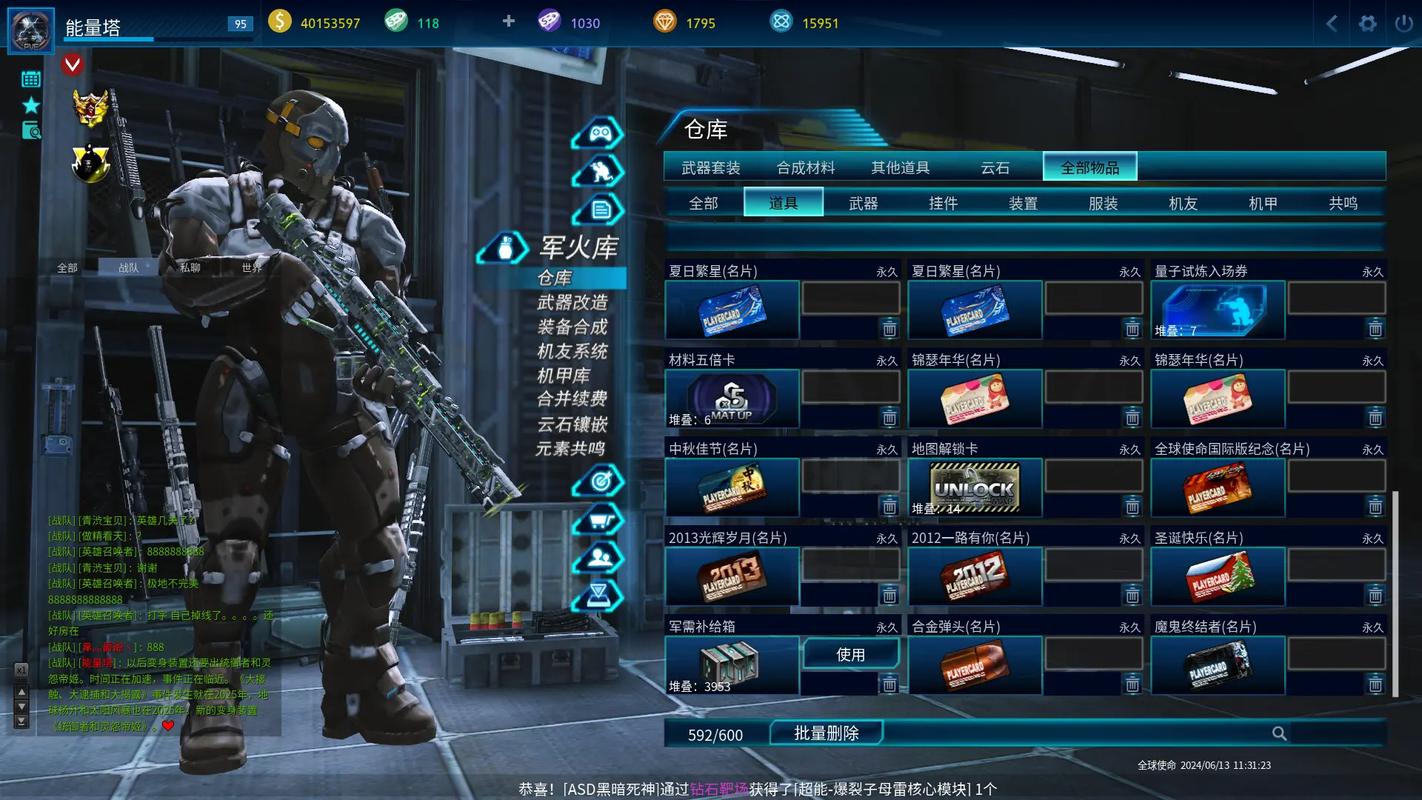Choose the 机甲 category tab
Screen dimensions: 1422x800
(1263, 203)
